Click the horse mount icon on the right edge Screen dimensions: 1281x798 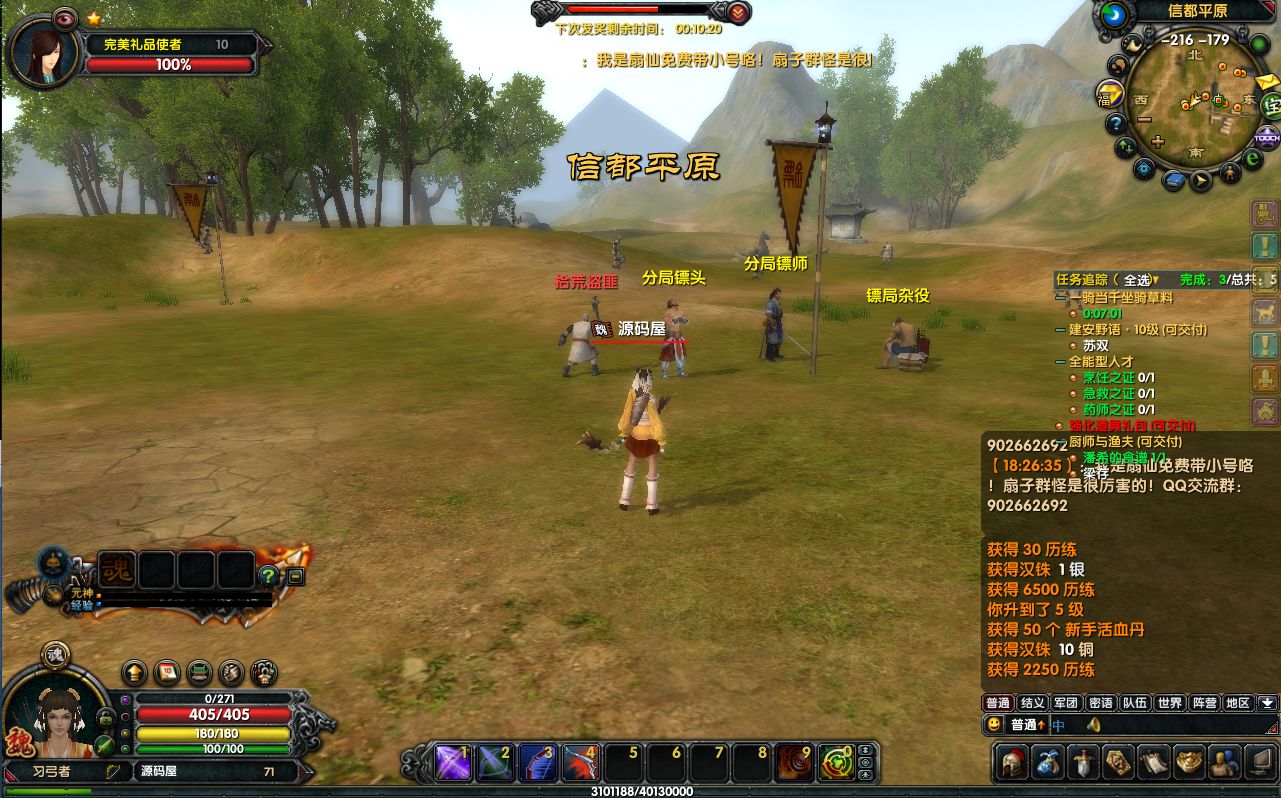coord(1262,312)
